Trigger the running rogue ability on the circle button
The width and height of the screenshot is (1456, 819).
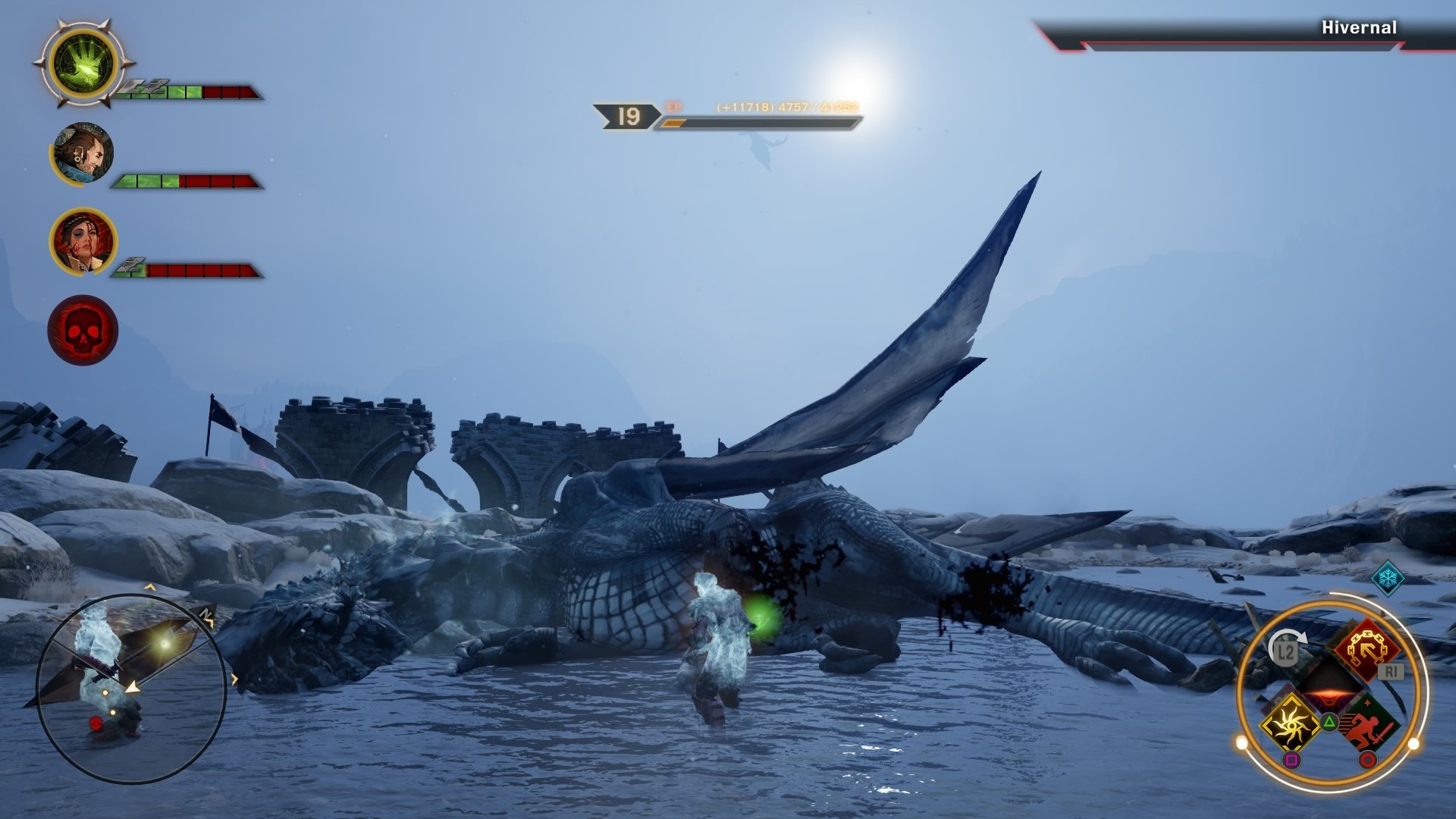(1369, 722)
